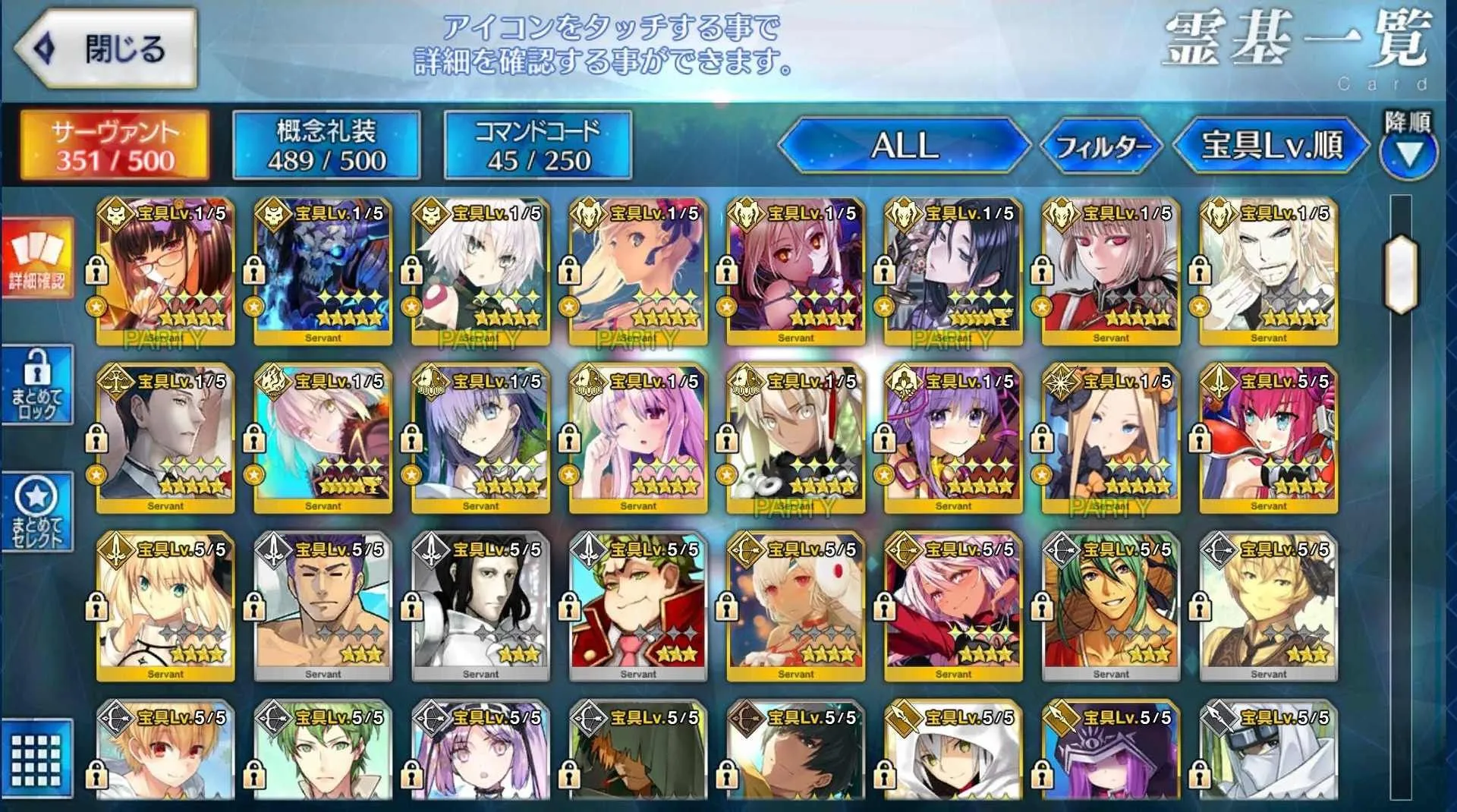Close the spirit origin list with 閉じる
1457x812 pixels.
[106, 49]
